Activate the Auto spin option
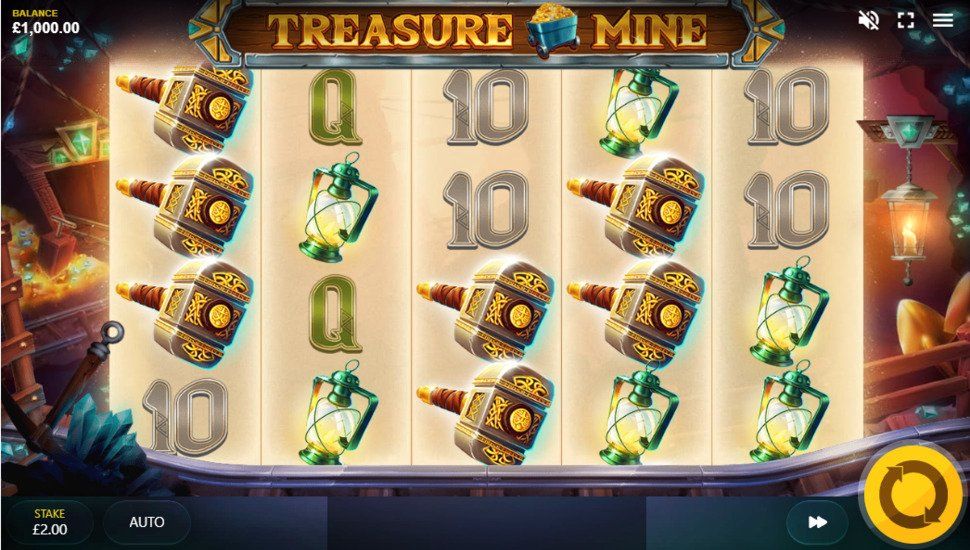970x550 pixels. pyautogui.click(x=147, y=522)
